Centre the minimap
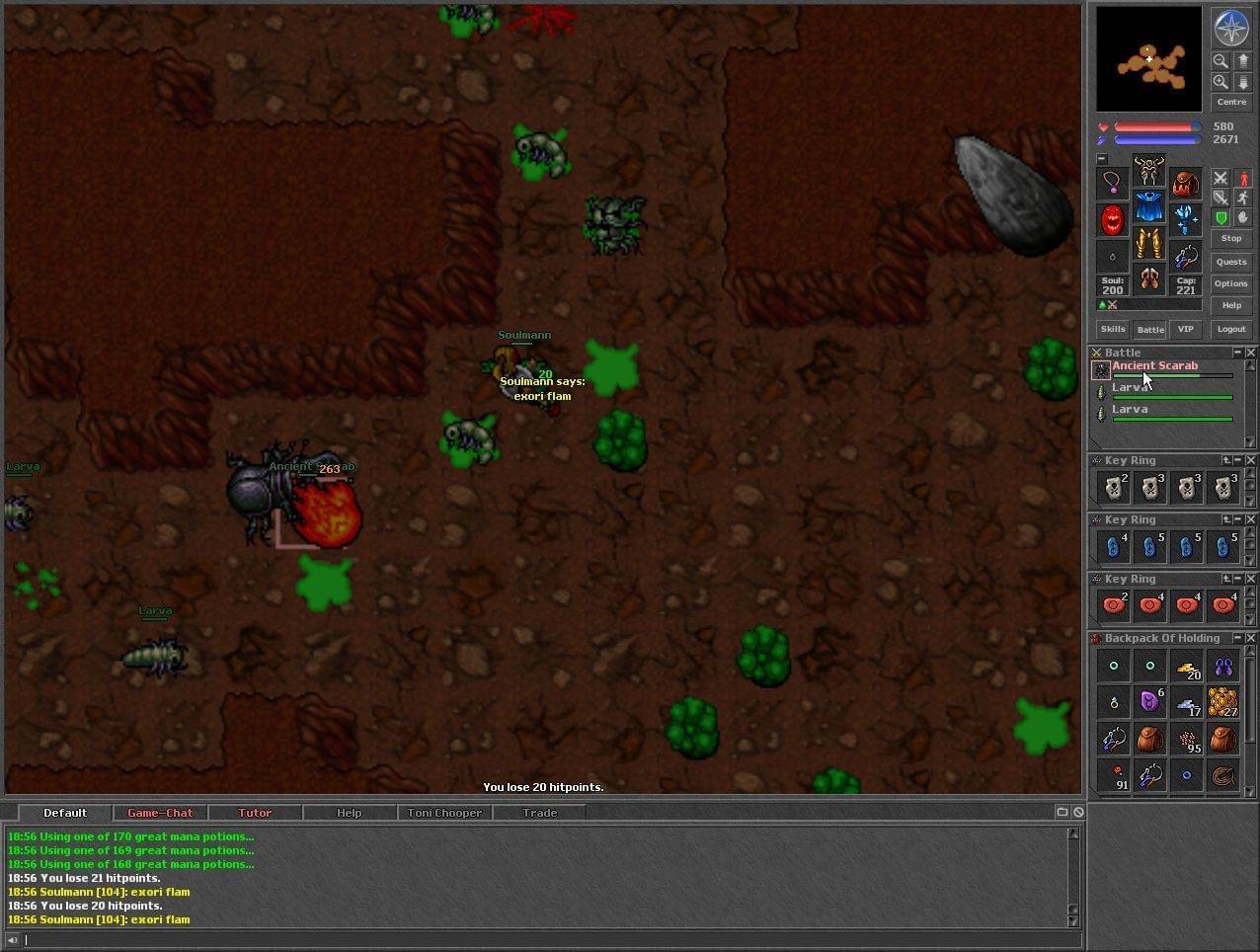 (1230, 102)
